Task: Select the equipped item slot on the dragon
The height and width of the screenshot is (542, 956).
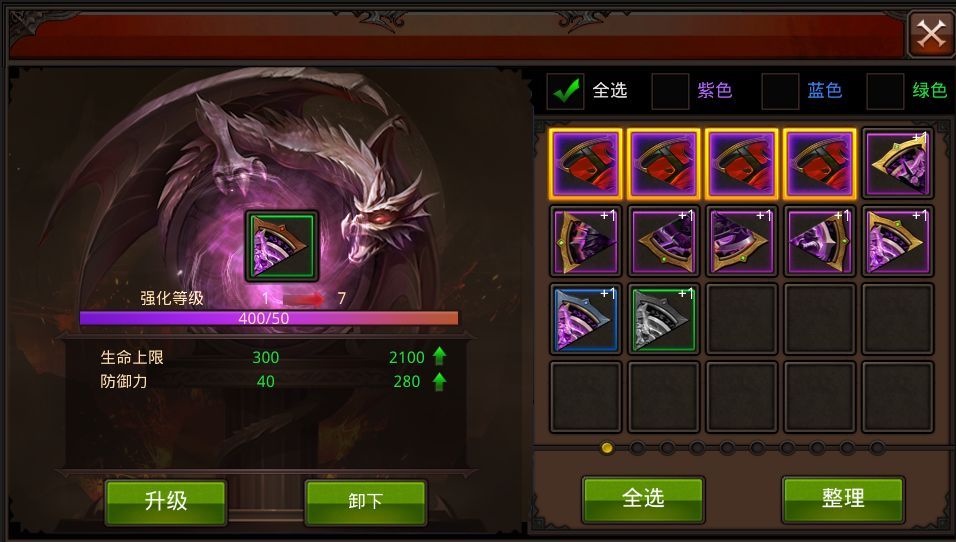Action: point(282,246)
